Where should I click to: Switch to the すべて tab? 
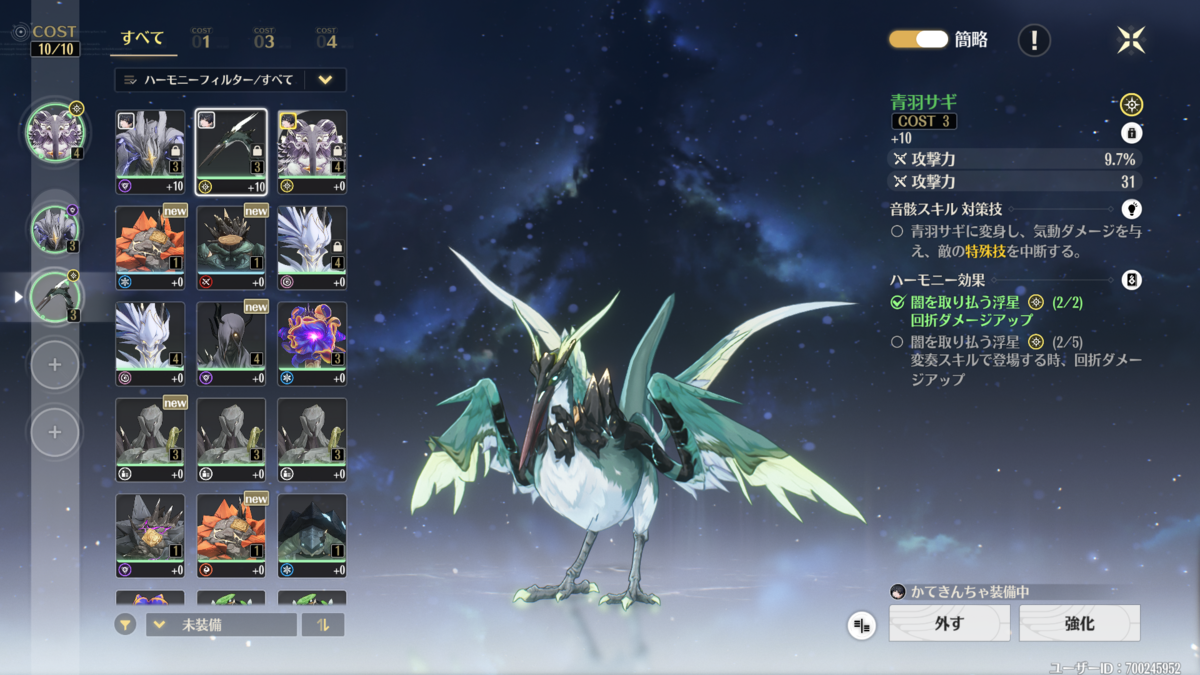[x=142, y=38]
